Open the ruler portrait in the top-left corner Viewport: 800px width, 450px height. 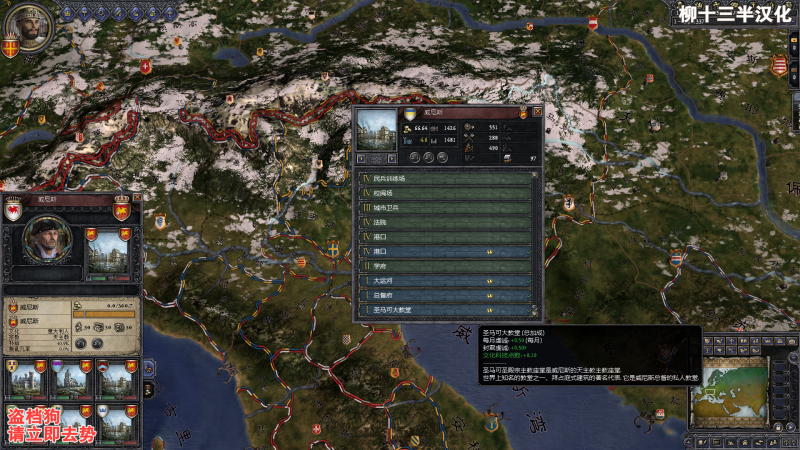28,30
